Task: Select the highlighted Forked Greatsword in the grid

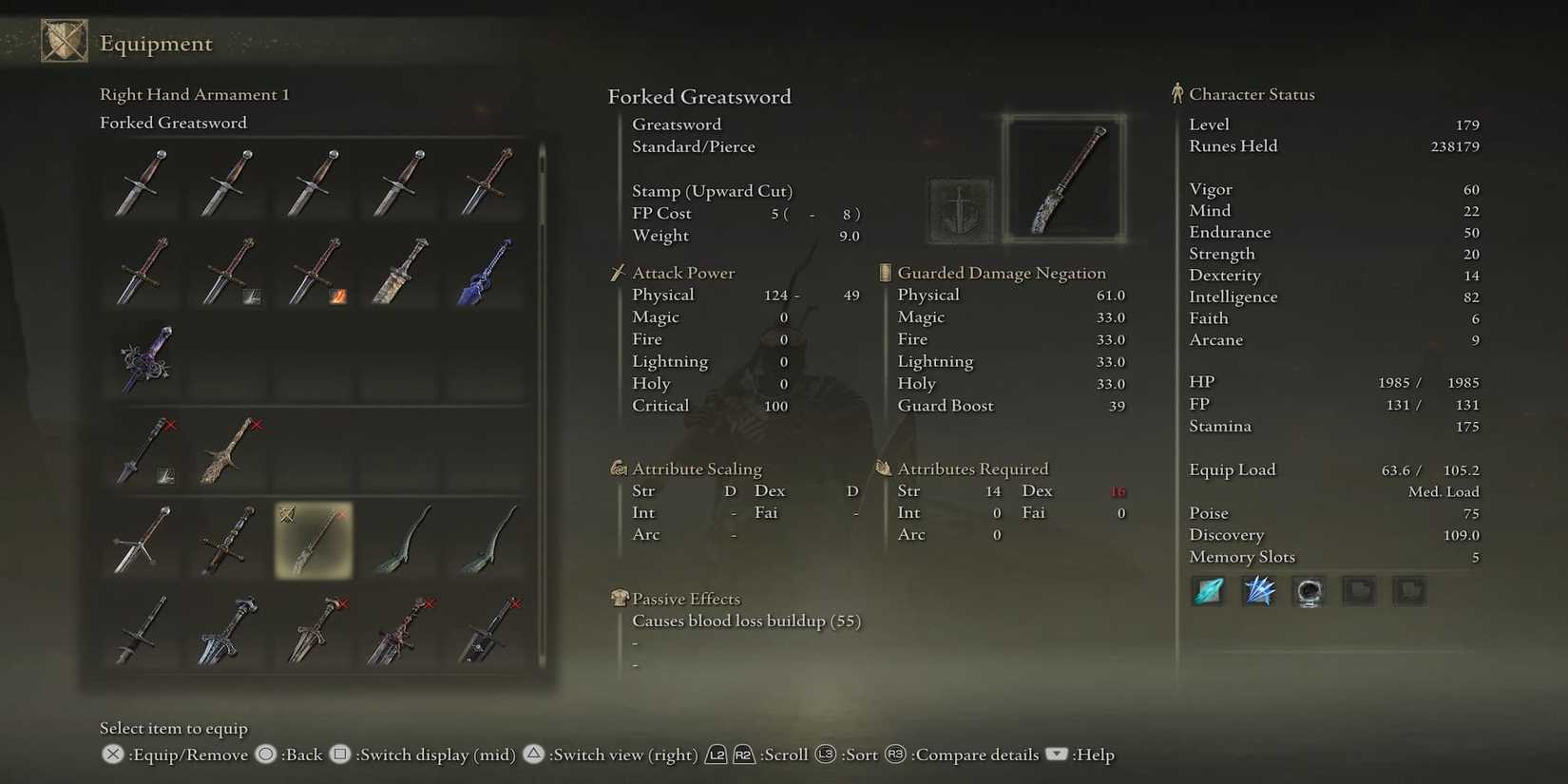Action: click(x=314, y=542)
